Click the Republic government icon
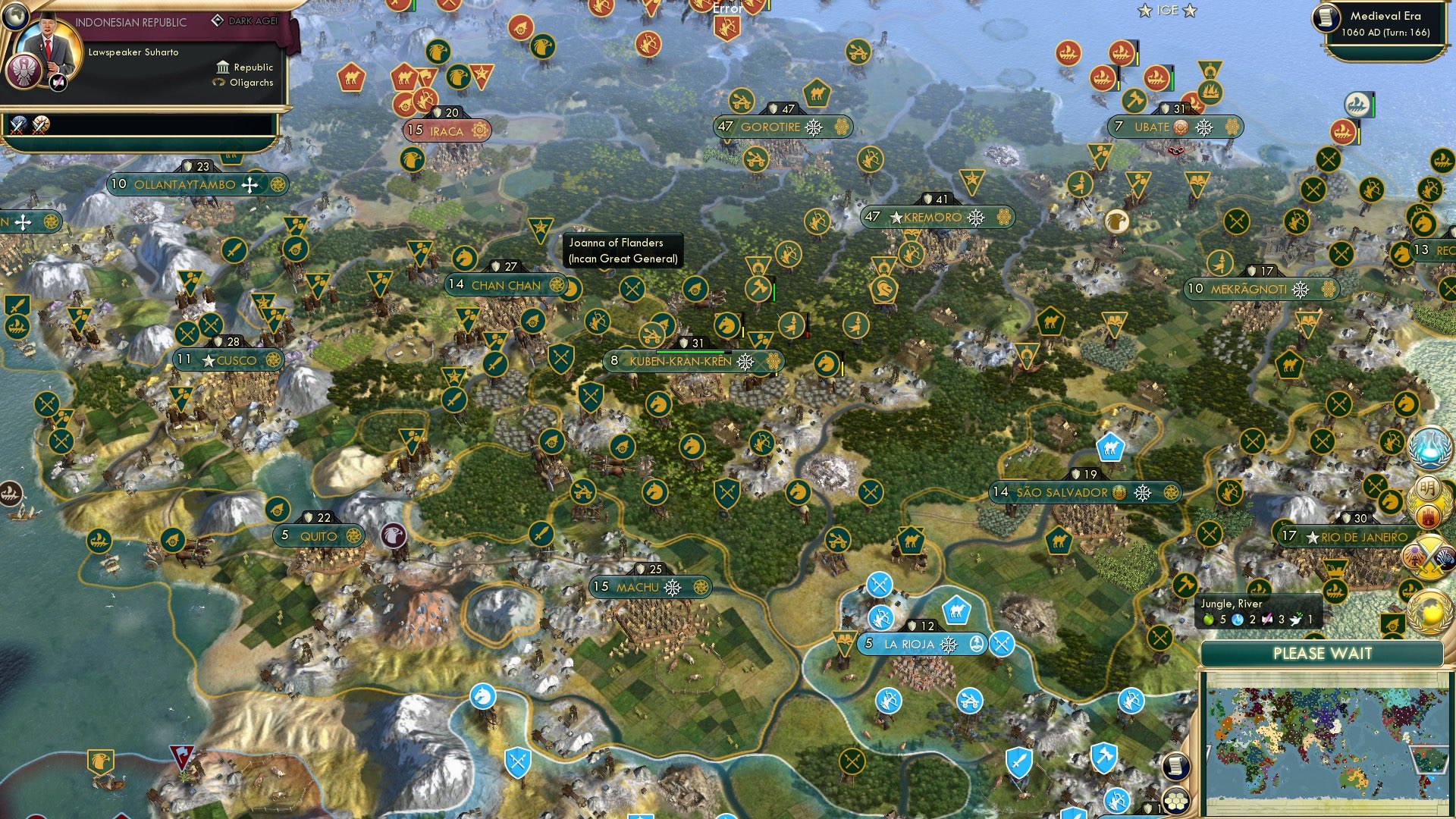1456x819 pixels. pyautogui.click(x=221, y=67)
